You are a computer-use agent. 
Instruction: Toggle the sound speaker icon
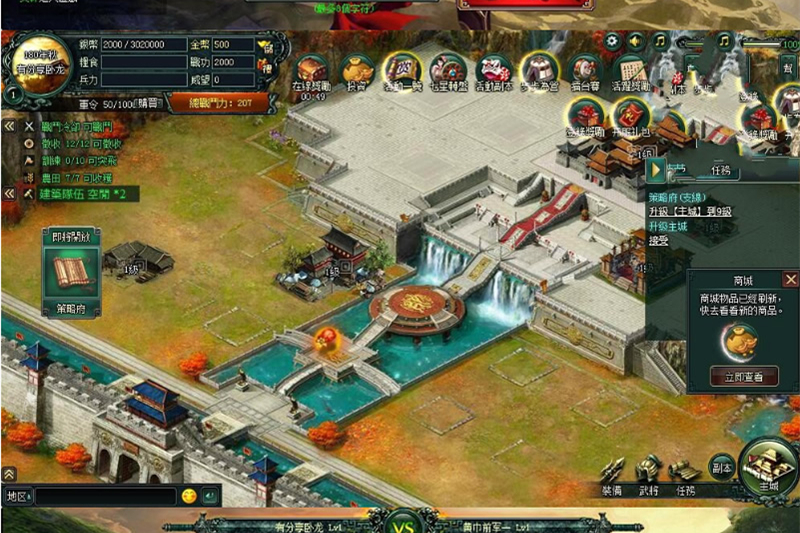[635, 41]
